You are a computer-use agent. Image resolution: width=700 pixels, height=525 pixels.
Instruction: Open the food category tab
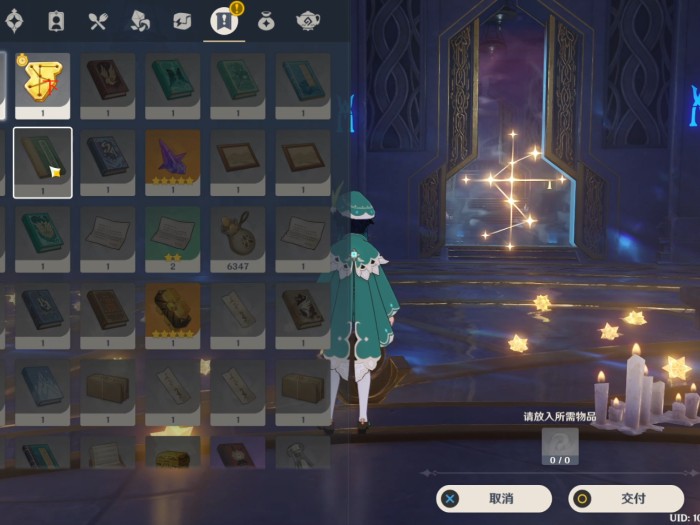pyautogui.click(x=97, y=20)
